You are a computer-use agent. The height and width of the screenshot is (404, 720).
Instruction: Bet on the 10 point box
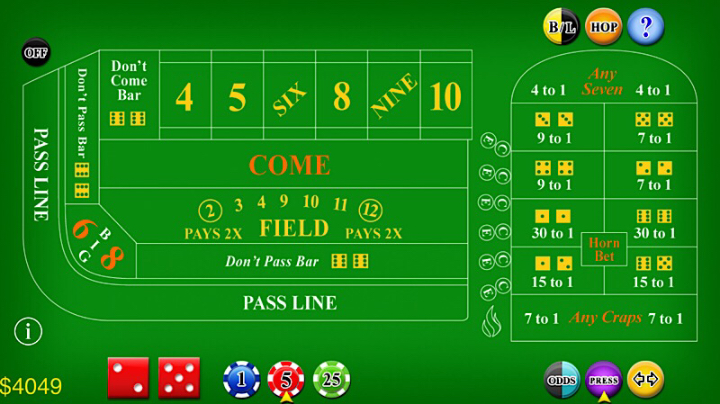point(445,97)
